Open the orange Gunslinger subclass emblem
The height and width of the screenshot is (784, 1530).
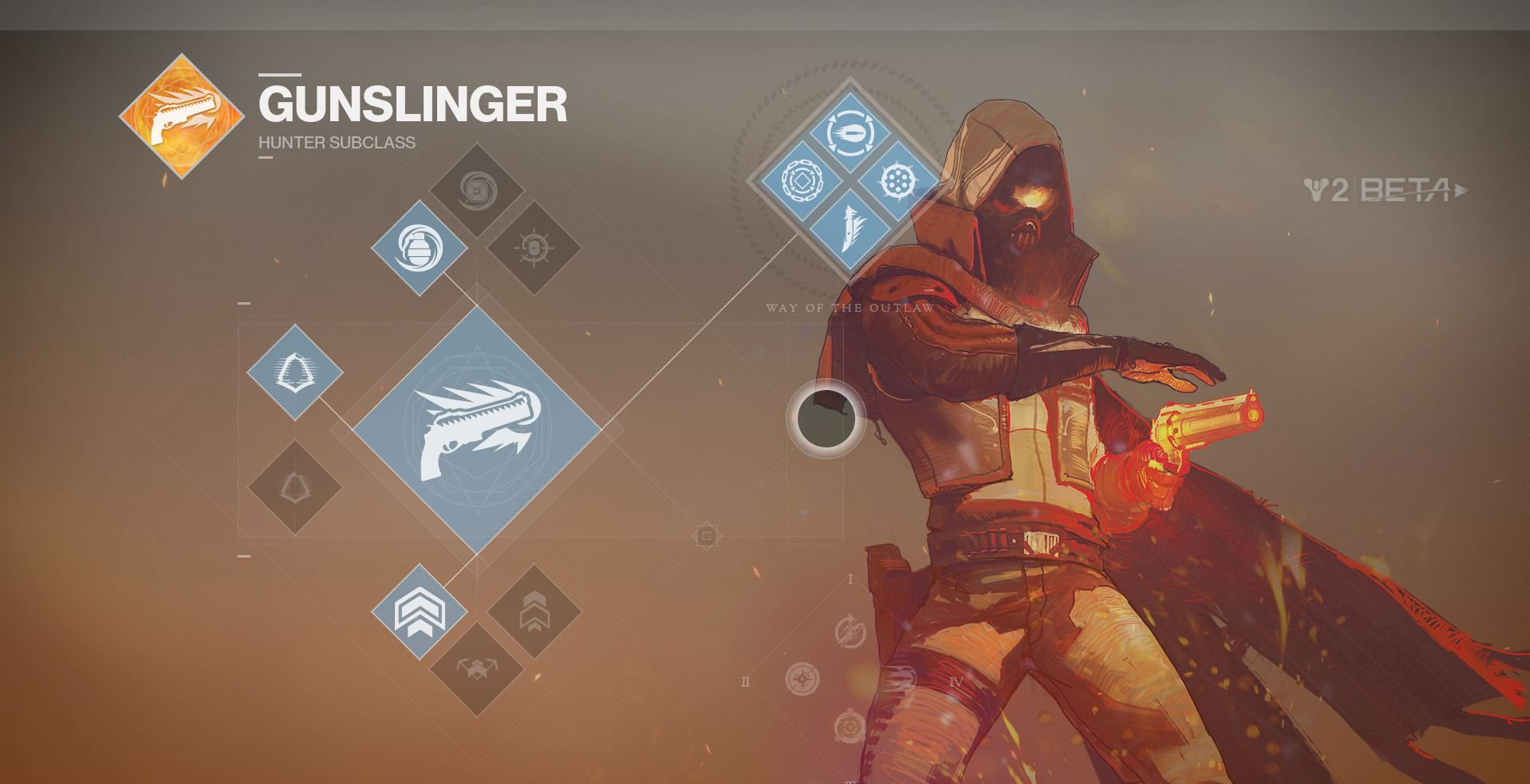(x=182, y=116)
